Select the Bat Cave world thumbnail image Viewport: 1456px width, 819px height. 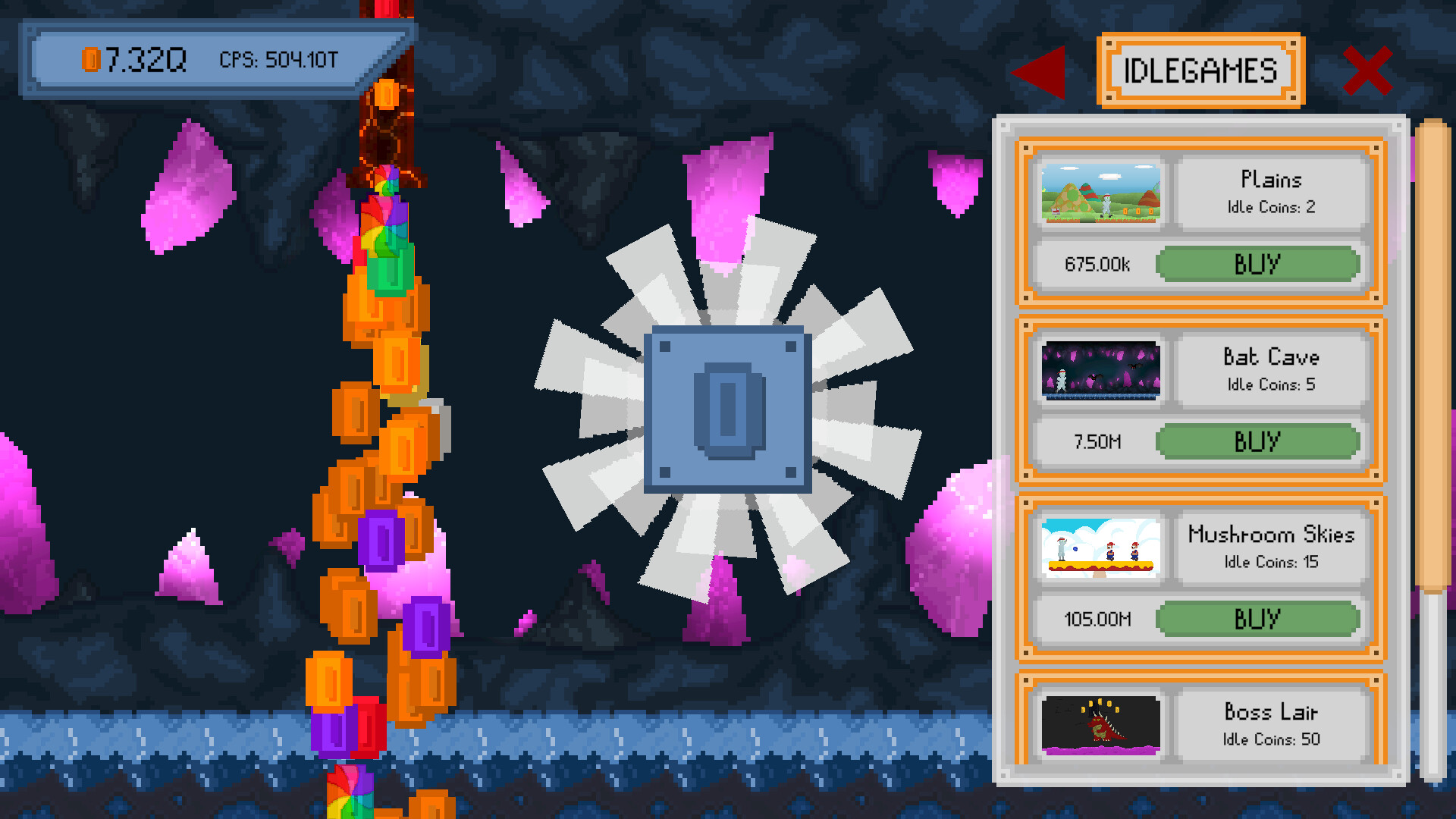coord(1100,369)
